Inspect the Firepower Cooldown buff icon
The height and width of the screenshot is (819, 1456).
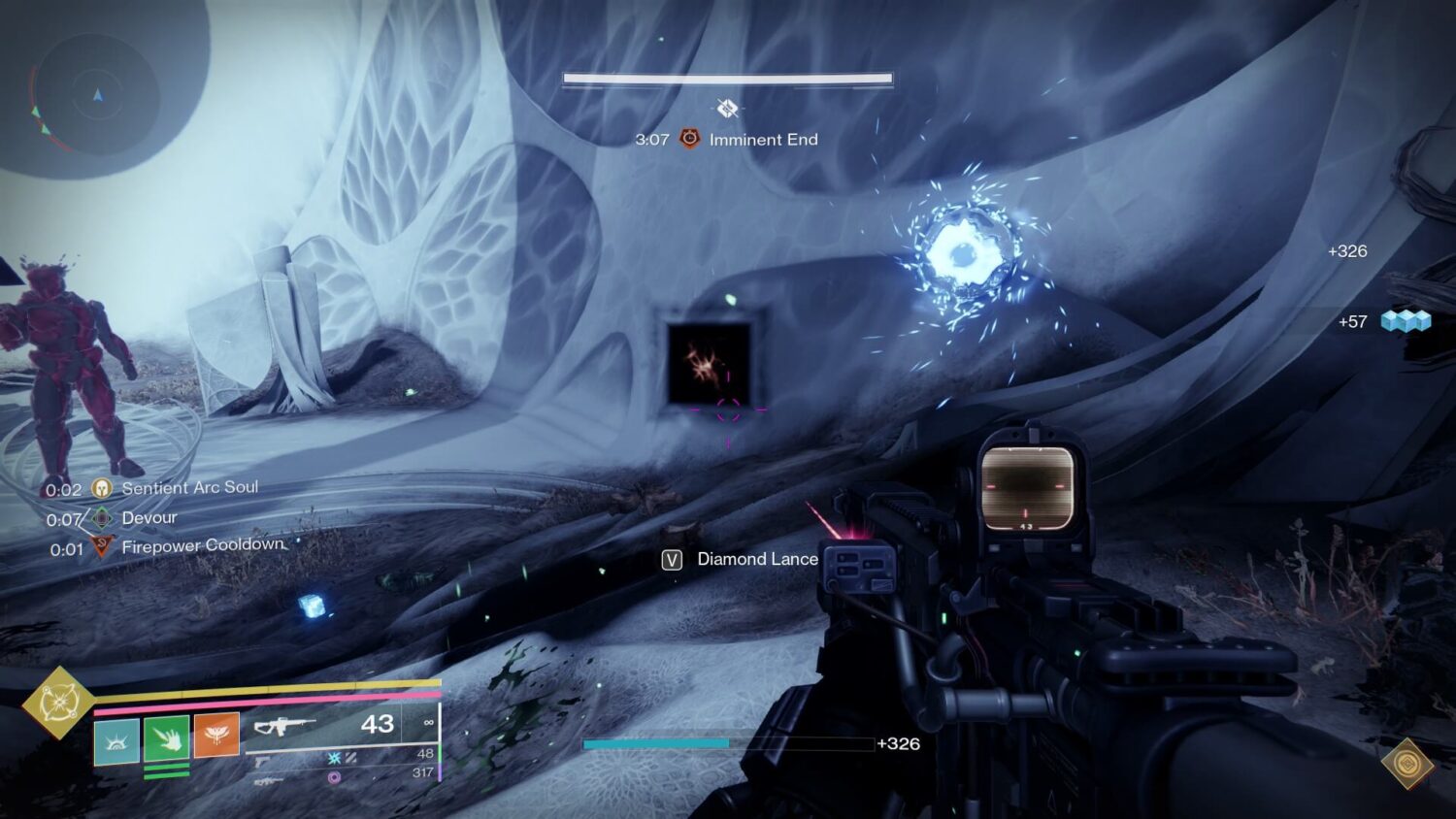101,548
